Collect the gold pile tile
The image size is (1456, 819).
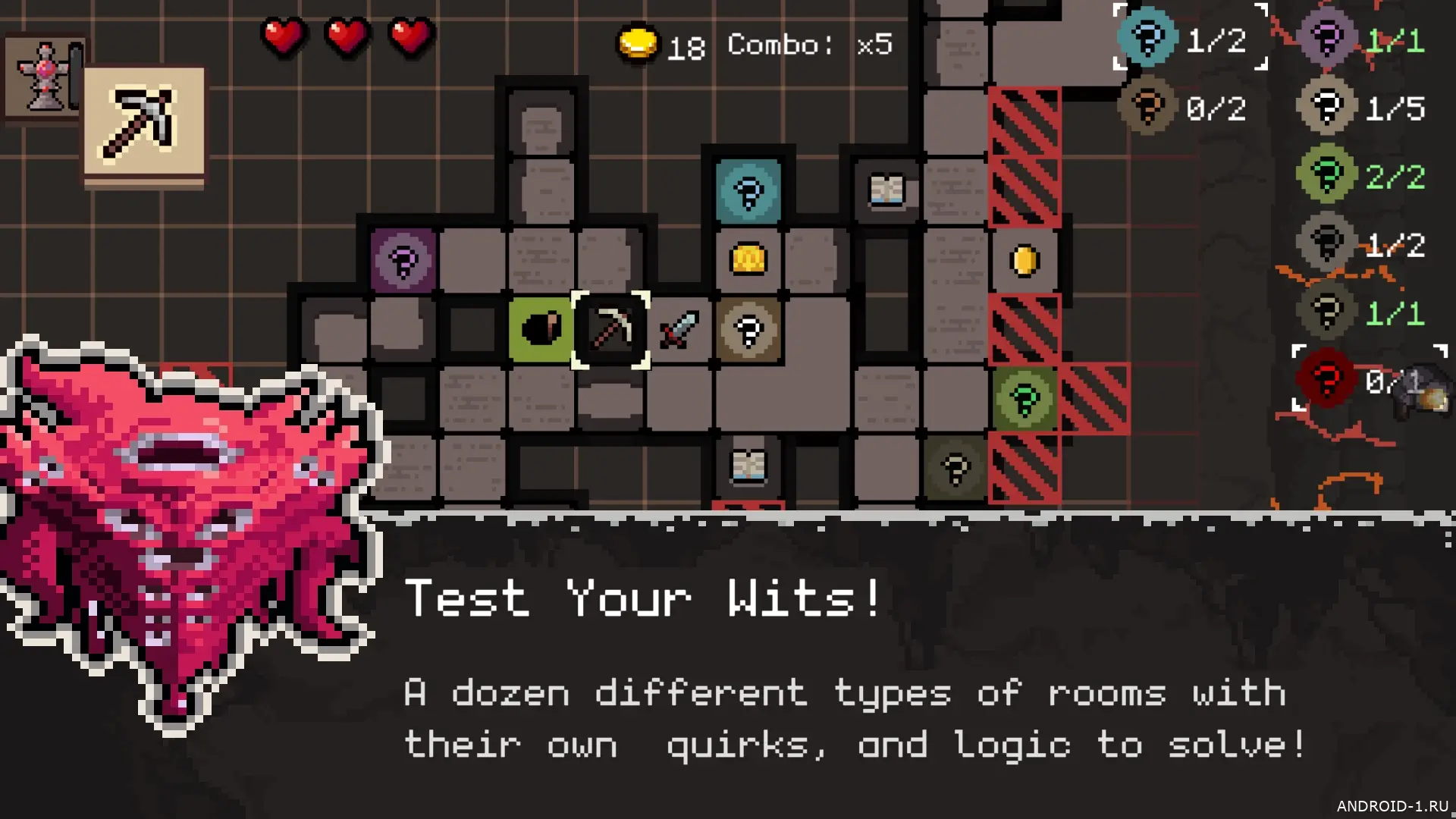pyautogui.click(x=748, y=260)
